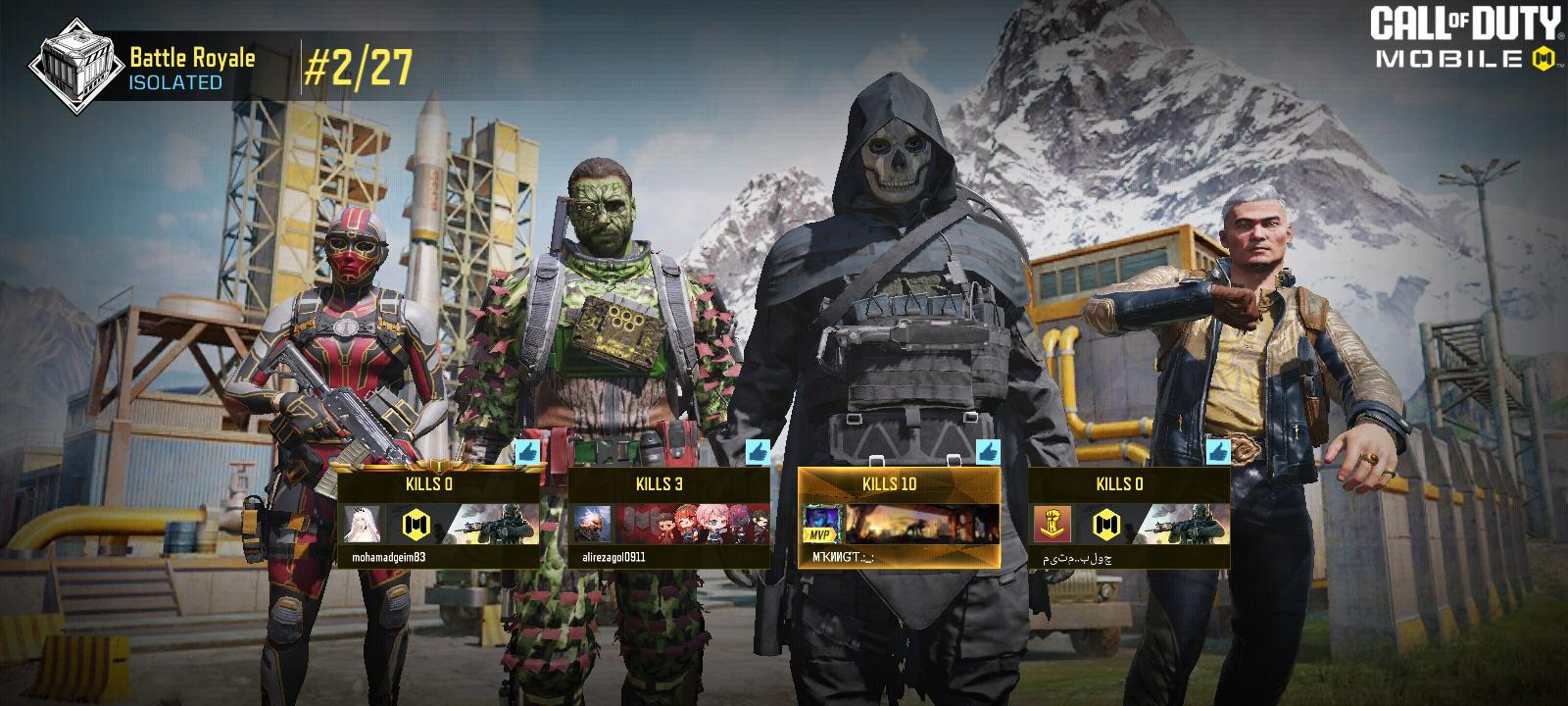Like the gold-jacket player with zero kills
1568x706 pixels.
tap(1217, 453)
